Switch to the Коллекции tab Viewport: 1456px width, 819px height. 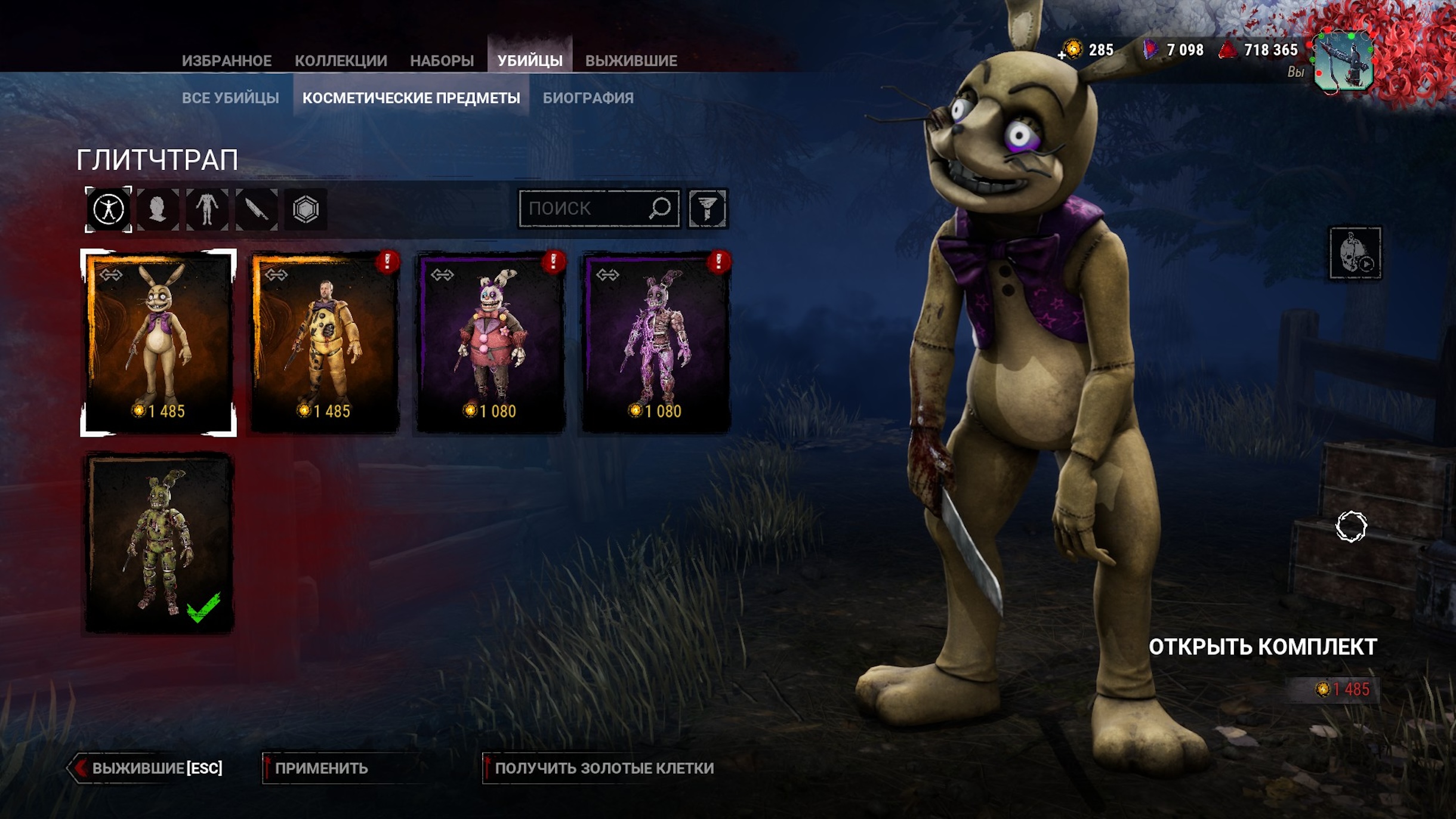[x=341, y=61]
